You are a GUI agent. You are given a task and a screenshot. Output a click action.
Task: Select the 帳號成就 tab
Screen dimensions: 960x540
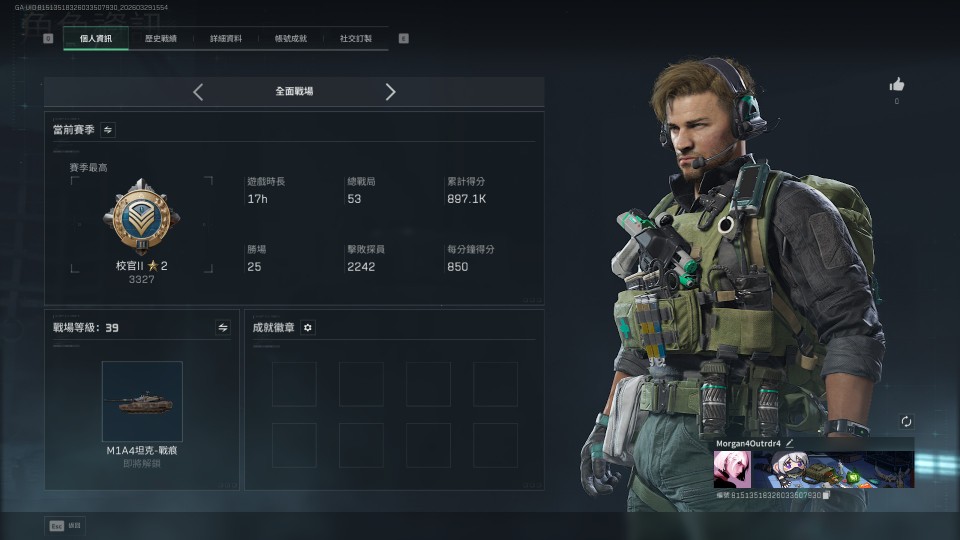coord(291,39)
